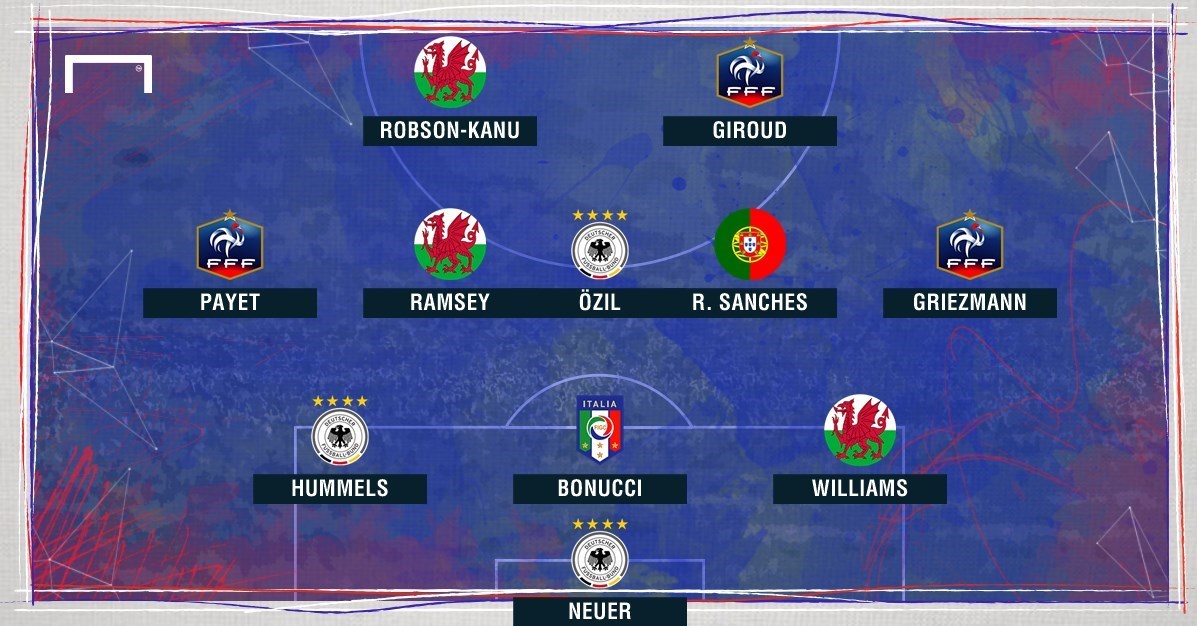Select the Griezmann name label
The width and height of the screenshot is (1197, 626).
coord(970,303)
